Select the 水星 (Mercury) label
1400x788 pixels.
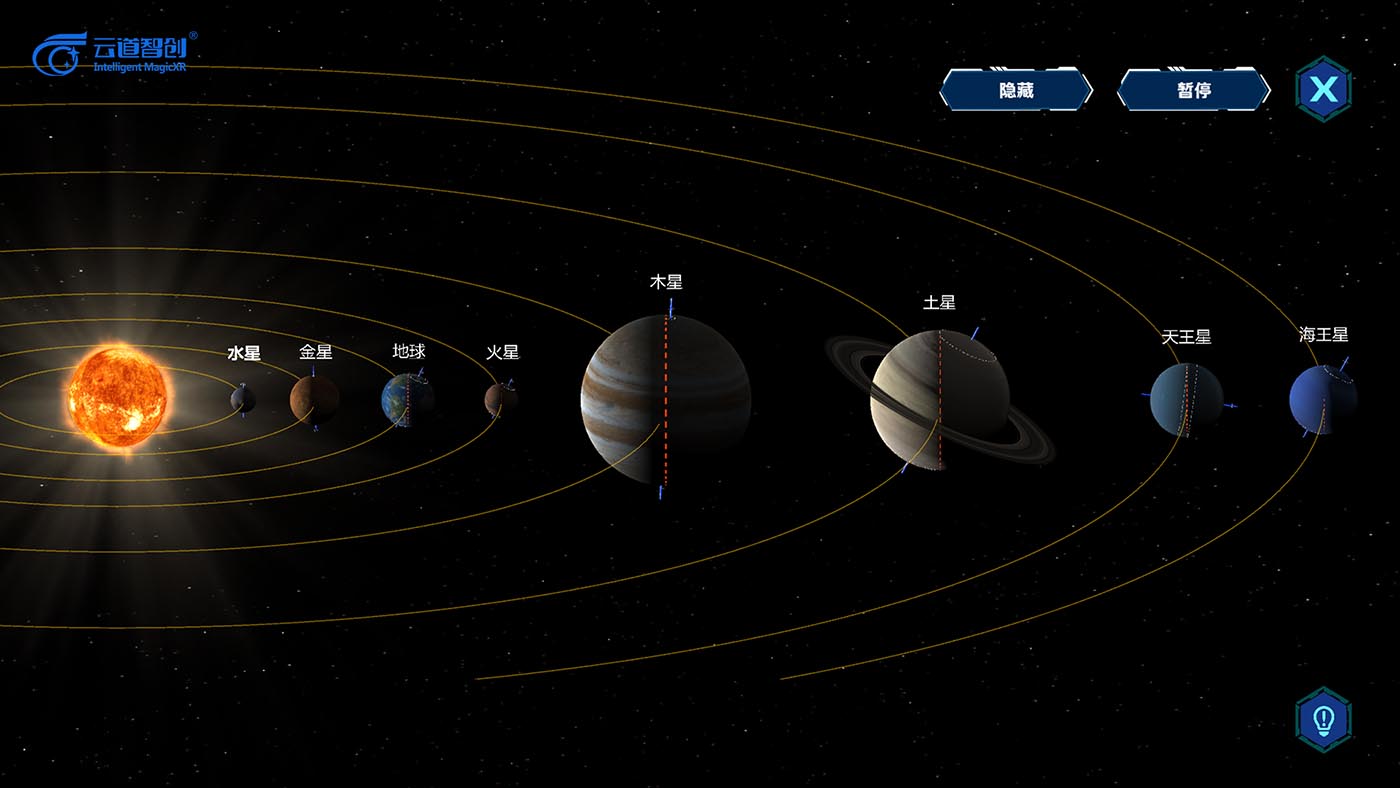244,353
